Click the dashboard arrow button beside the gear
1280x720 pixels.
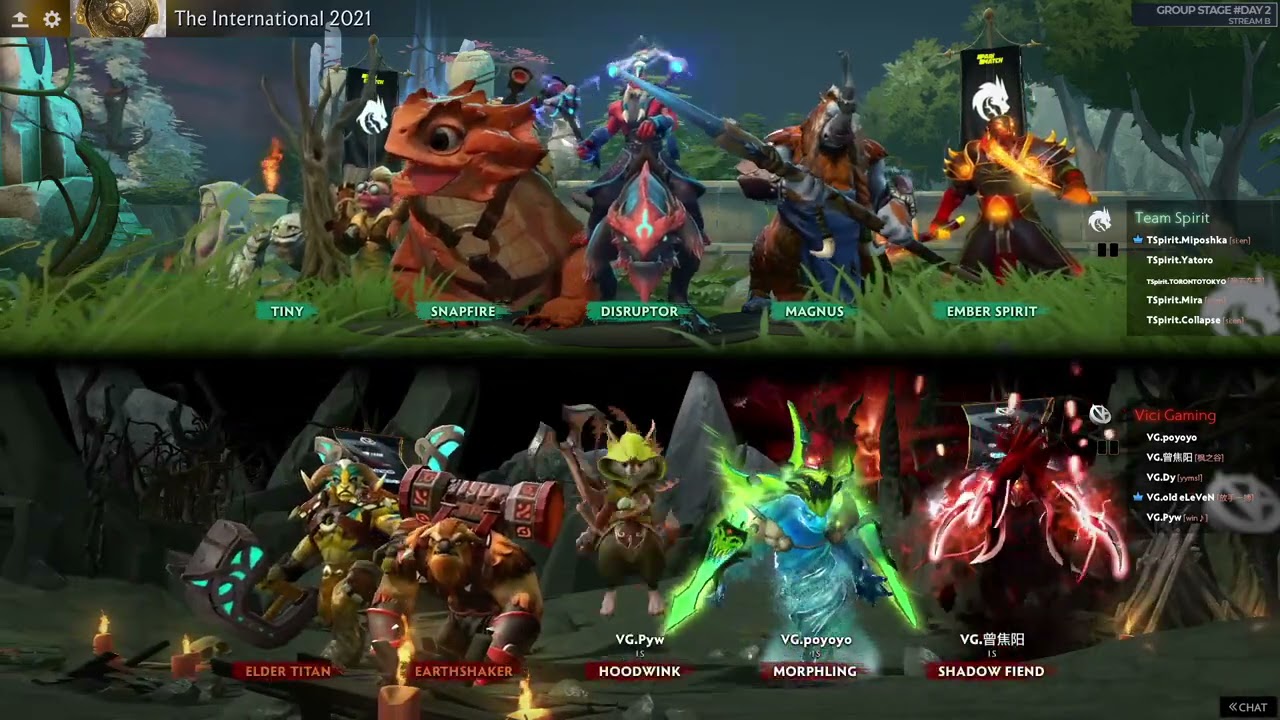(x=18, y=19)
